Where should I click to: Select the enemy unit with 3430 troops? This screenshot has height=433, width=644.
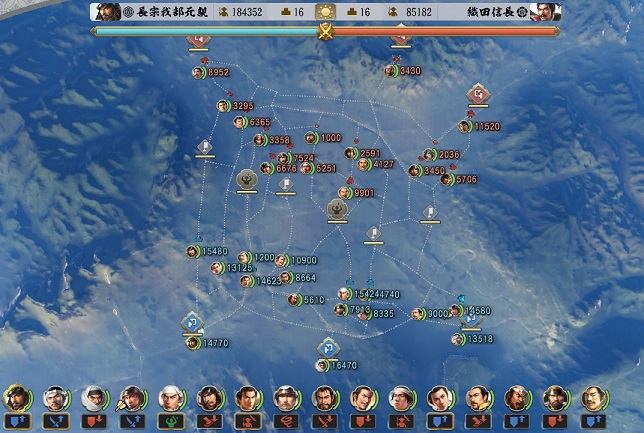391,71
